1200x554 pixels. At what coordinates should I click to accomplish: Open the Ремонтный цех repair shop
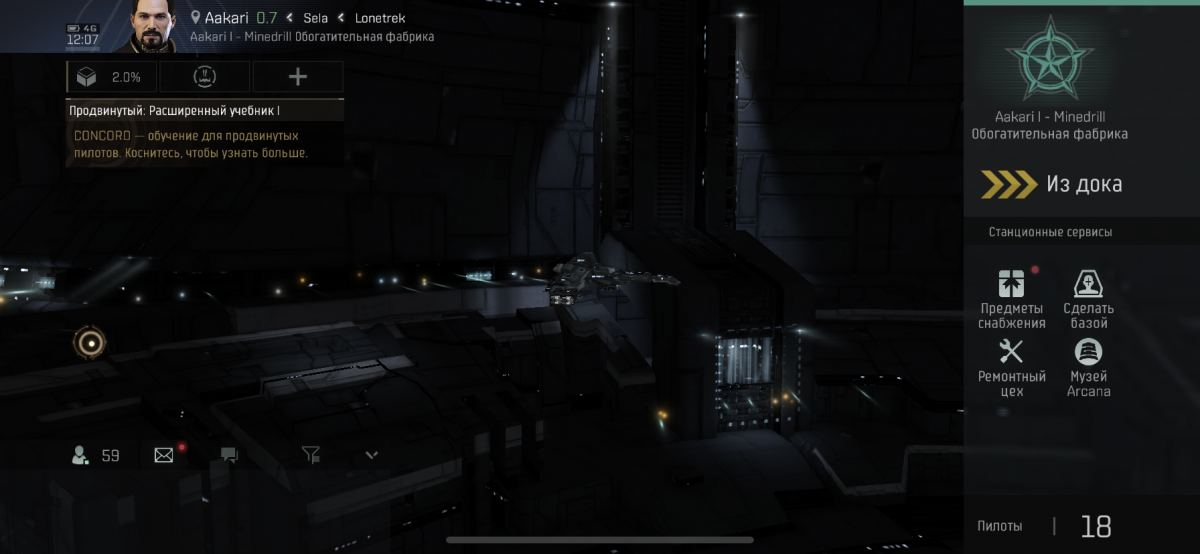[x=1011, y=366]
